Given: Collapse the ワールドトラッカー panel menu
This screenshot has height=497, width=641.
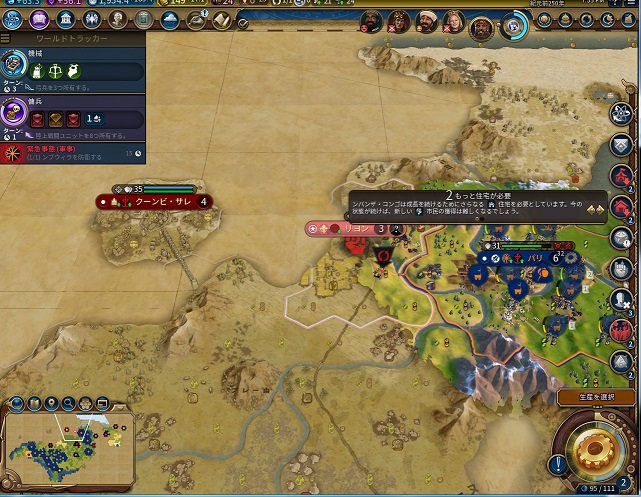Looking at the screenshot, I should coord(7,38).
